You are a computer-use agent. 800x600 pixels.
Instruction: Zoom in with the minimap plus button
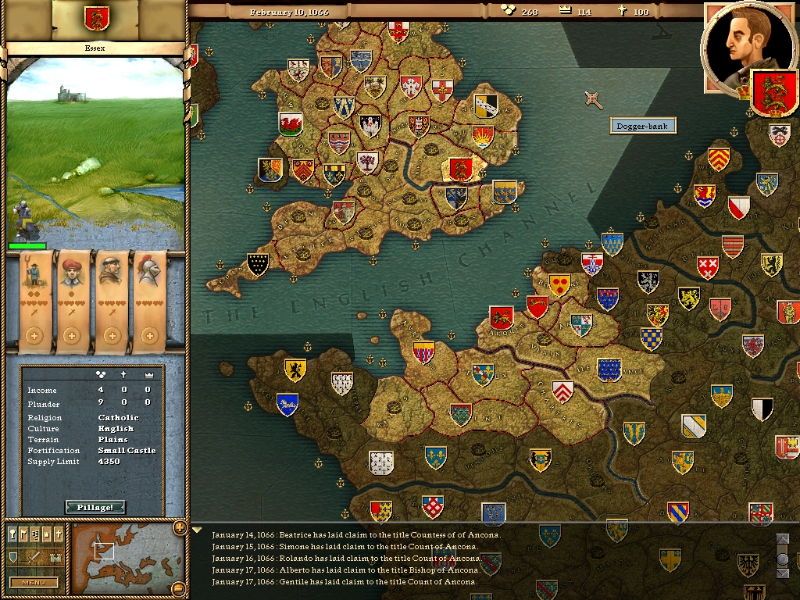179,527
